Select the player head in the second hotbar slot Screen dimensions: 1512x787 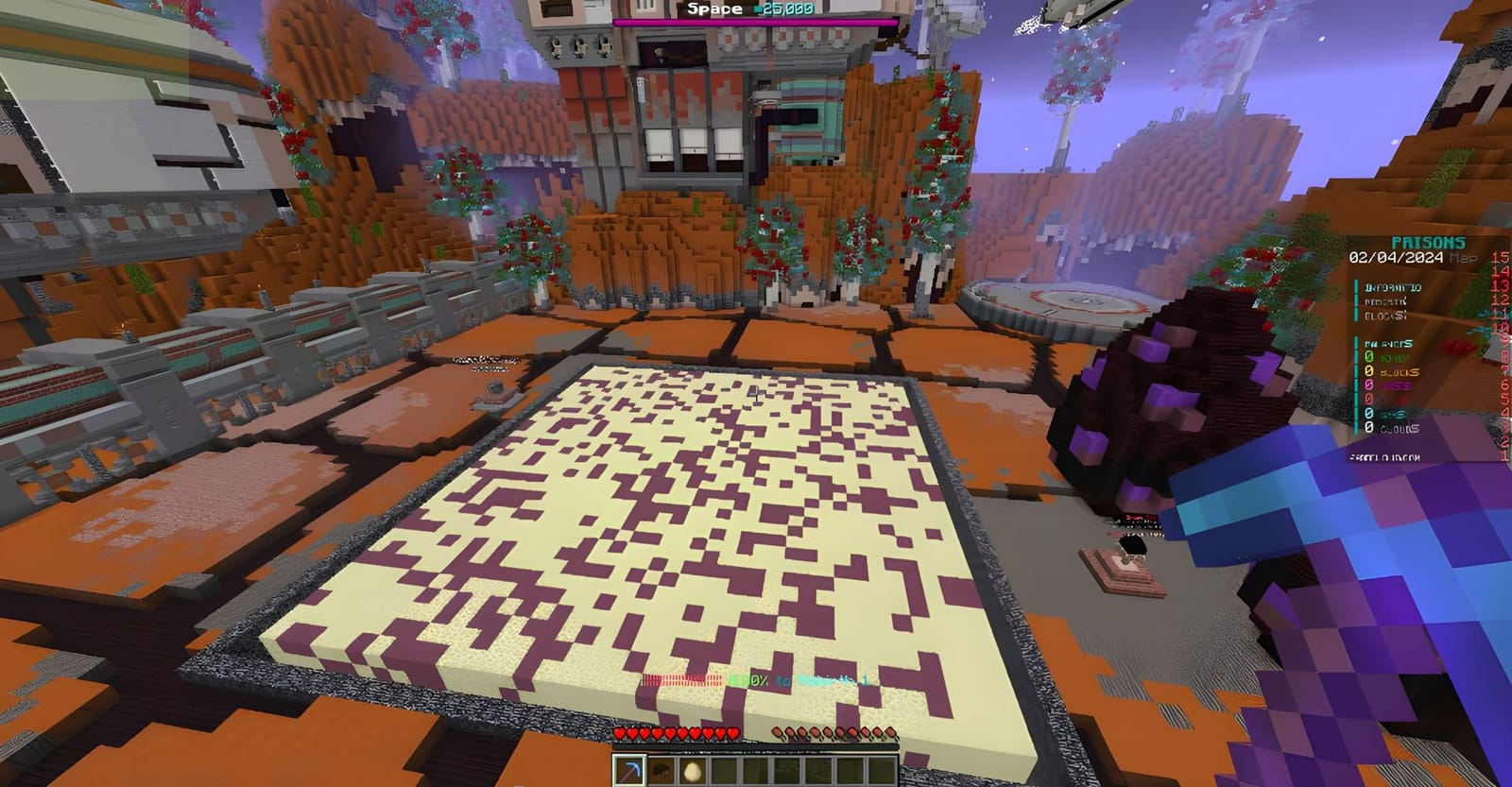pos(661,770)
